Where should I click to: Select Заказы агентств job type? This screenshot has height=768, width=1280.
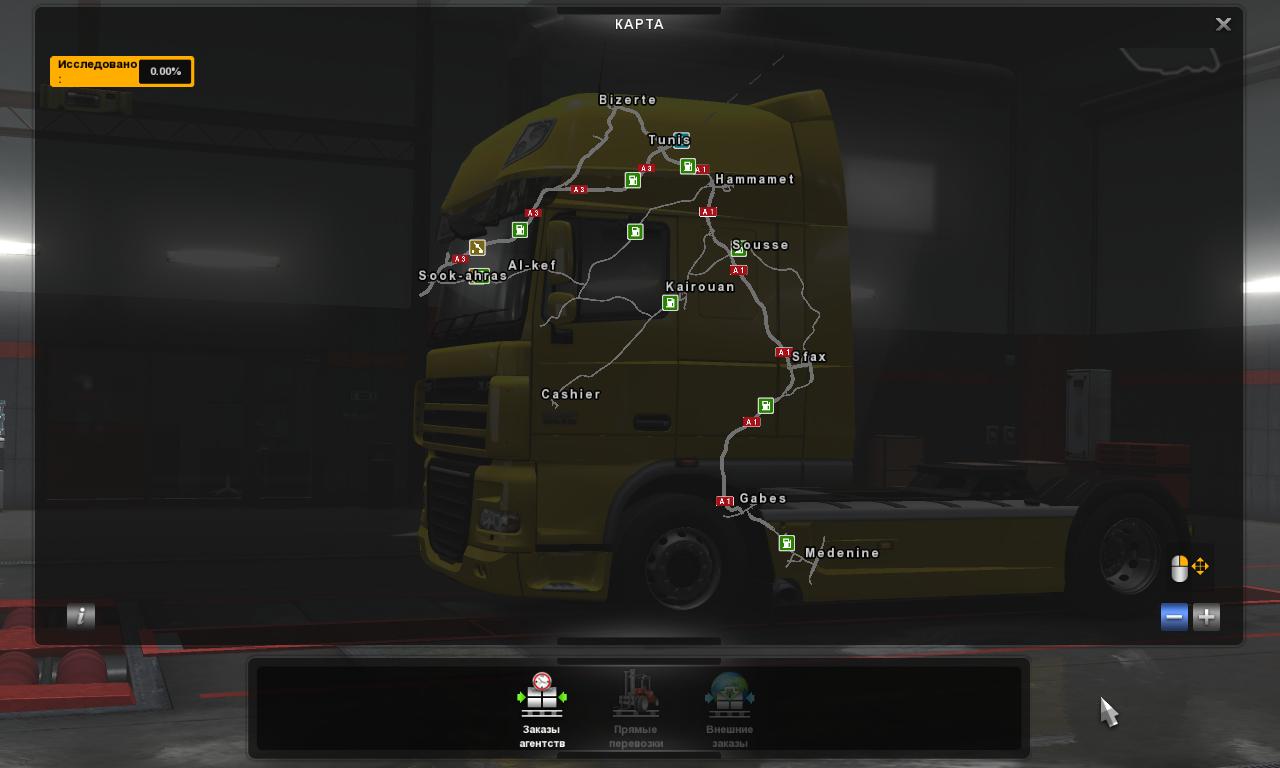542,709
